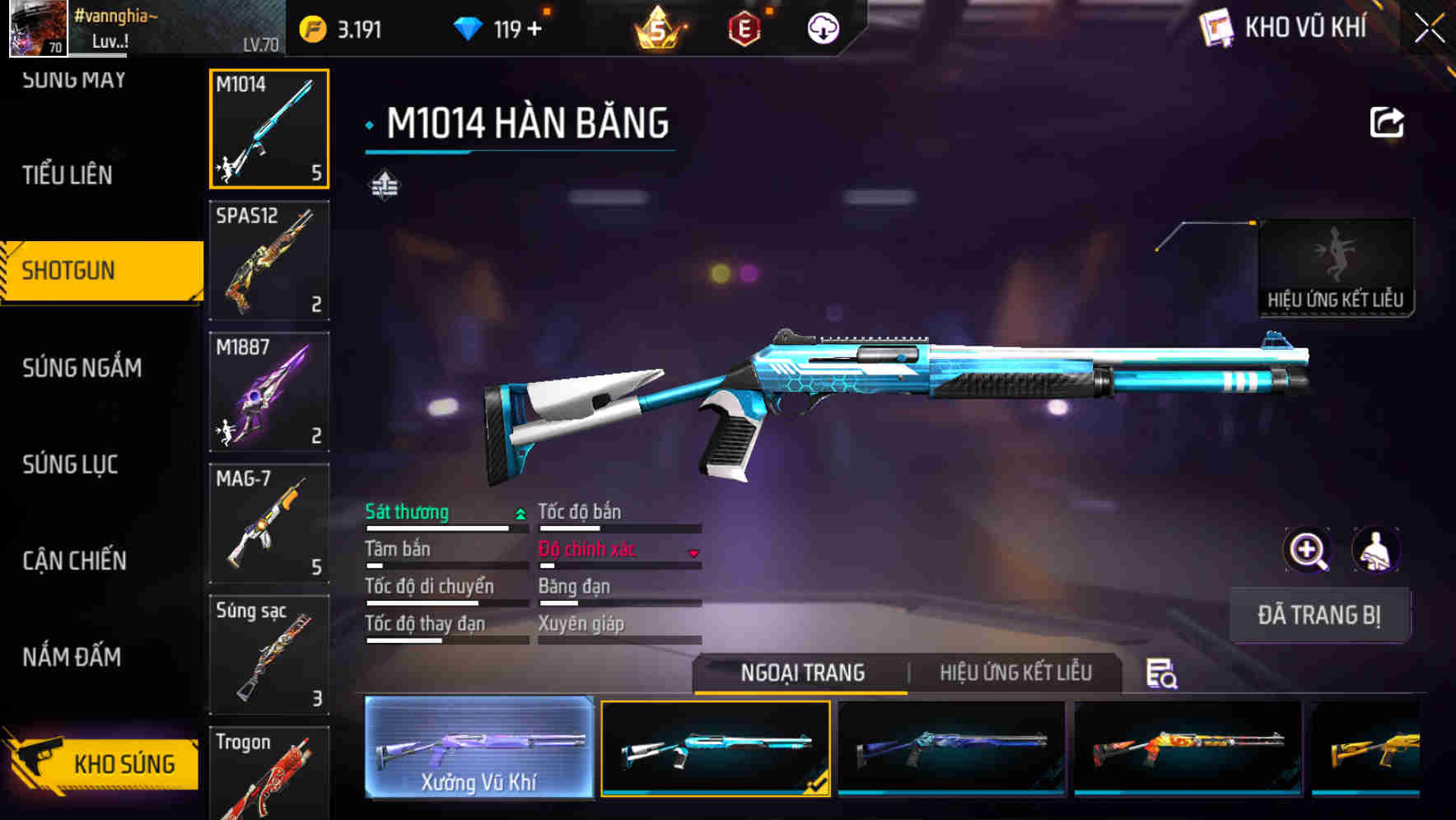
Task: Select the character preview icon beside the magnifier
Action: (x=1374, y=550)
